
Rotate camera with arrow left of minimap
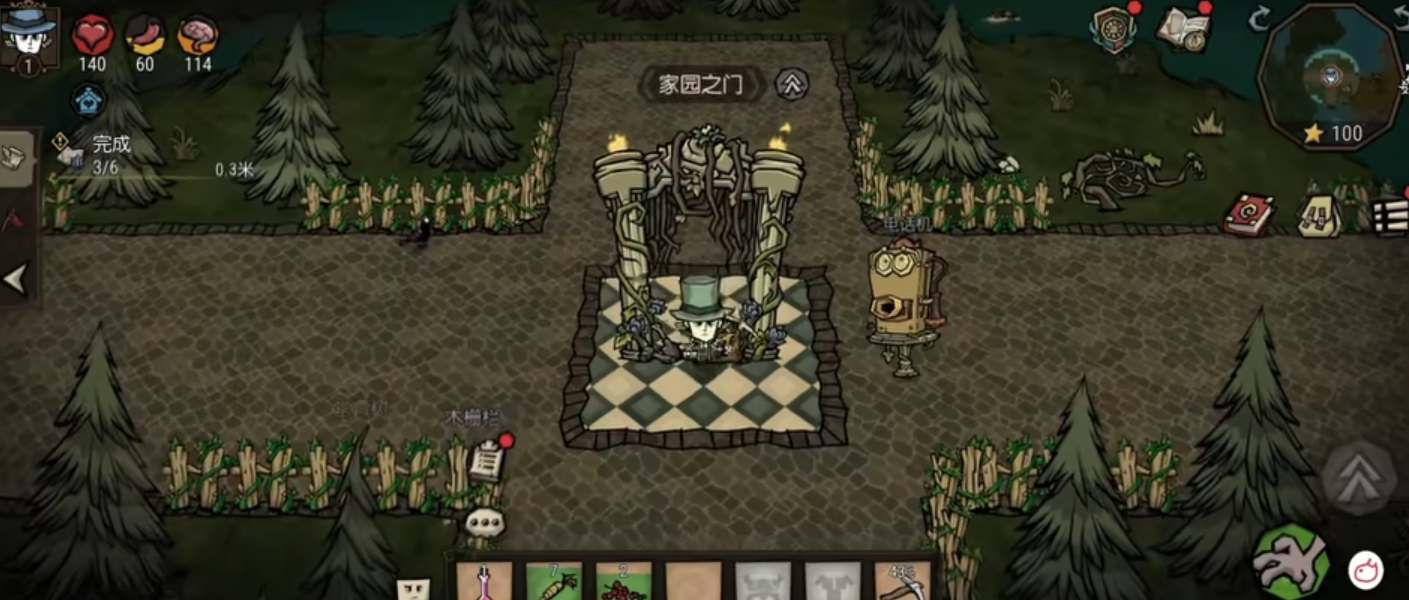click(1258, 17)
